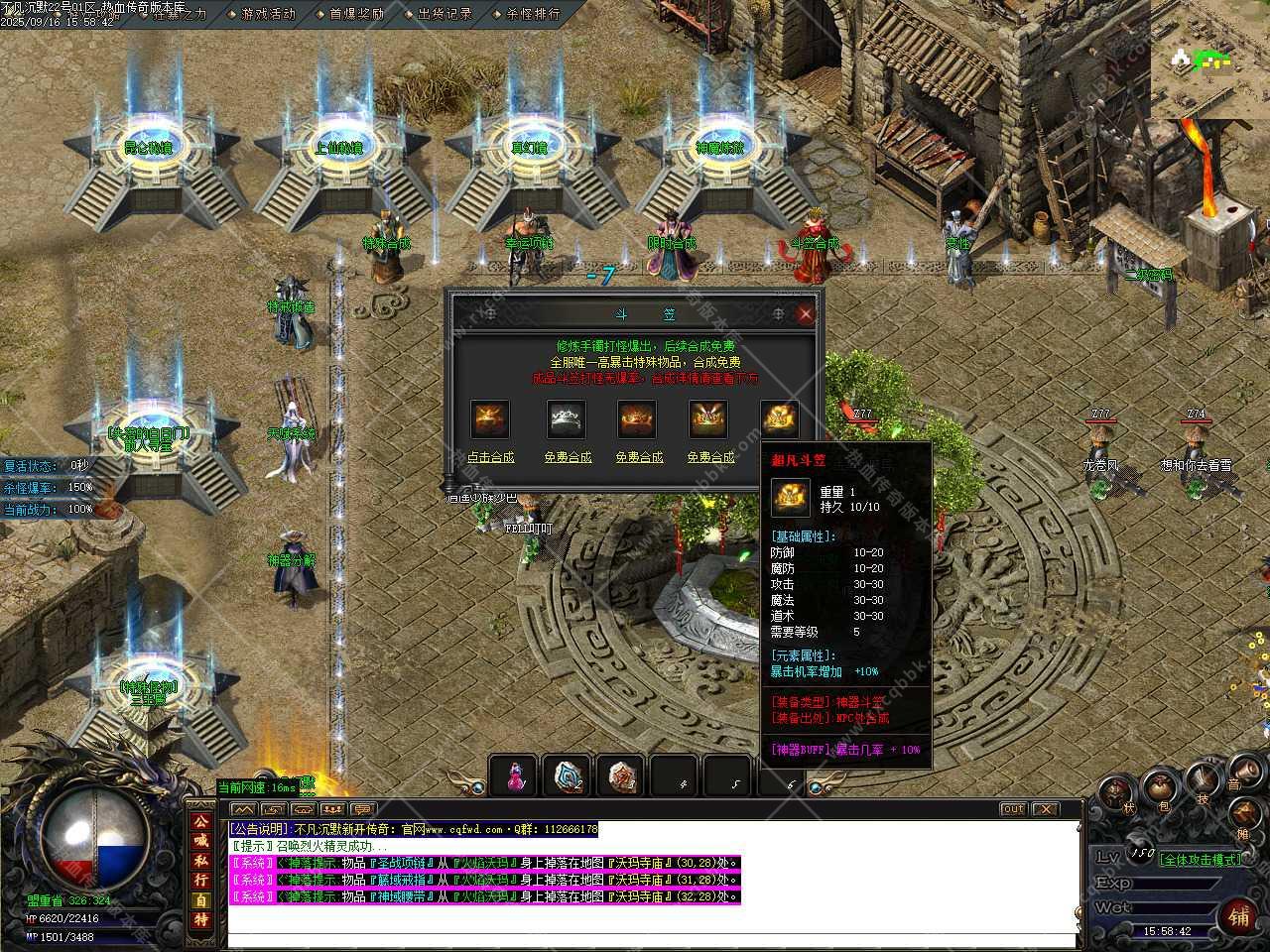The image size is (1270, 952).
Task: Toggle the 全体攻击模式 attack mode
Action: [1201, 859]
